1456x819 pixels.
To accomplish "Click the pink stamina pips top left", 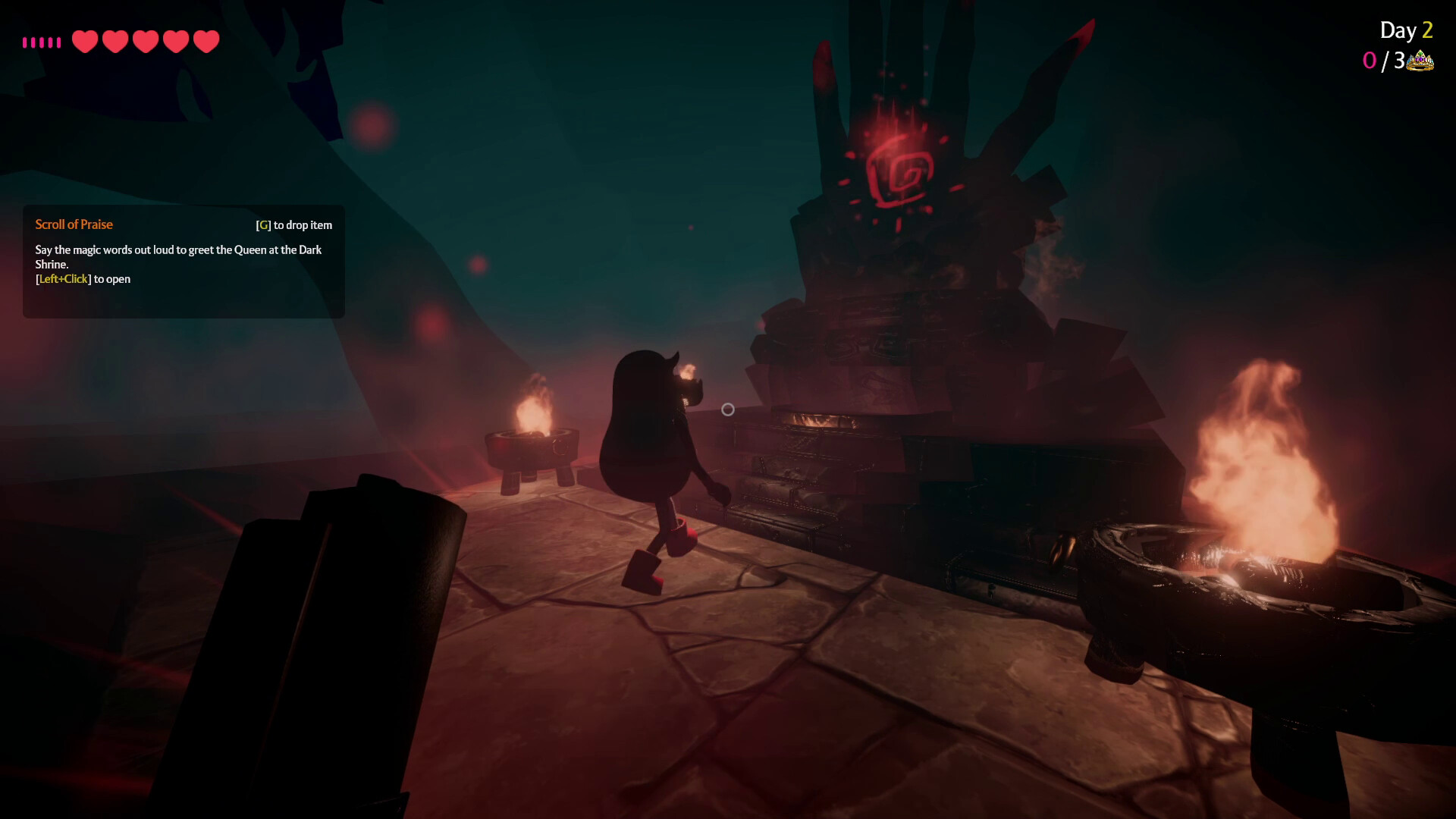I will (x=42, y=42).
